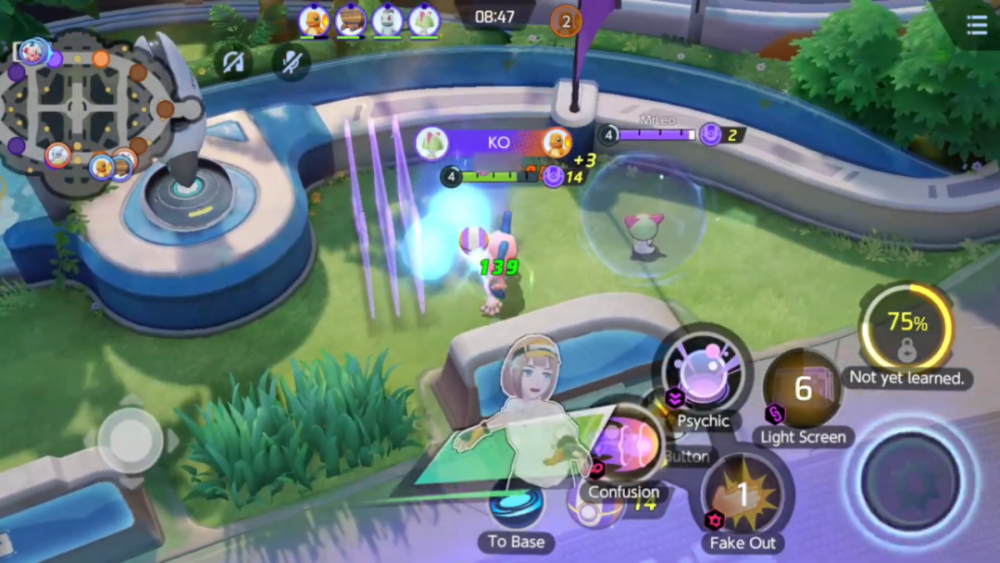Select the Ralts teammate portrait in top bar
Viewport: 1000px width, 563px height.
click(424, 20)
